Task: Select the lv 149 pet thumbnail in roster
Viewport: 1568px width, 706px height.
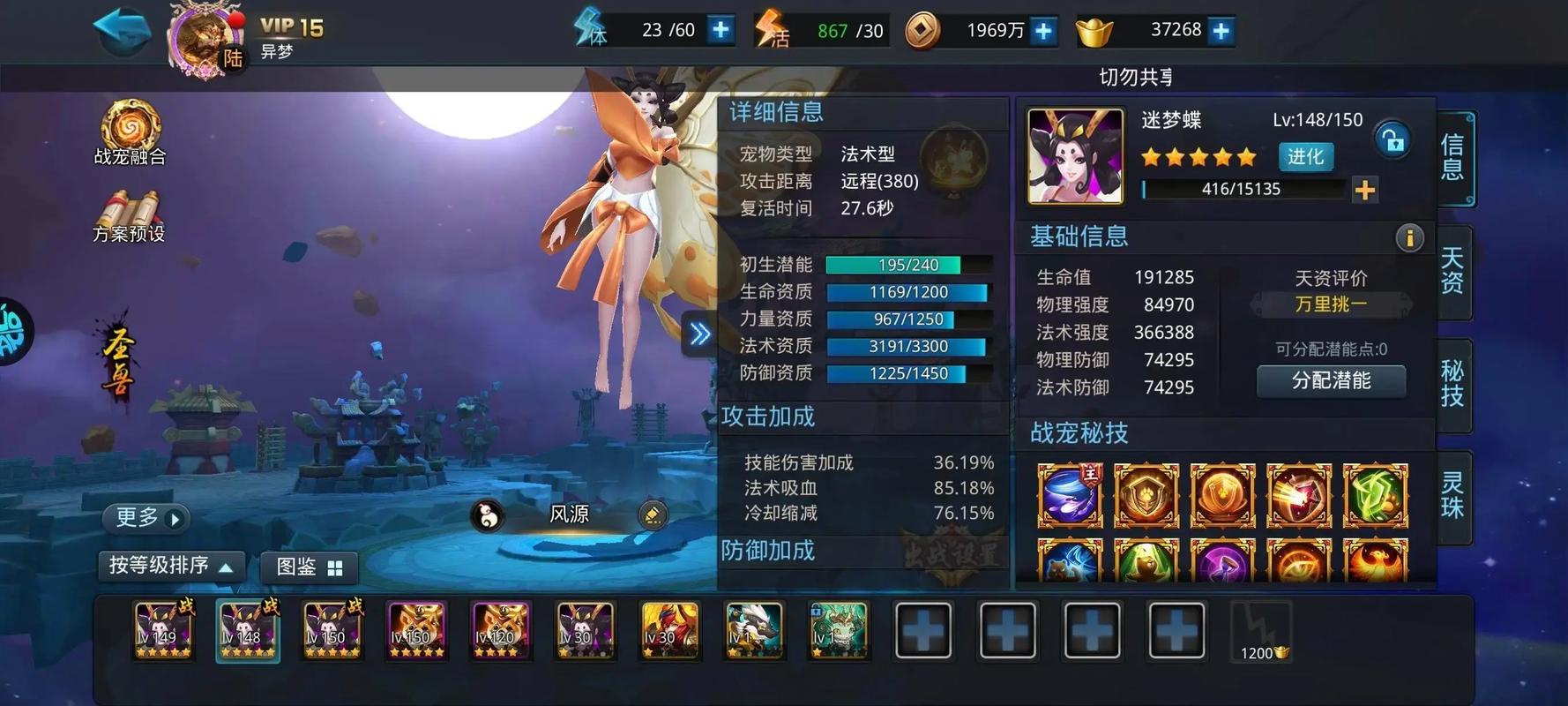Action: 163,630
